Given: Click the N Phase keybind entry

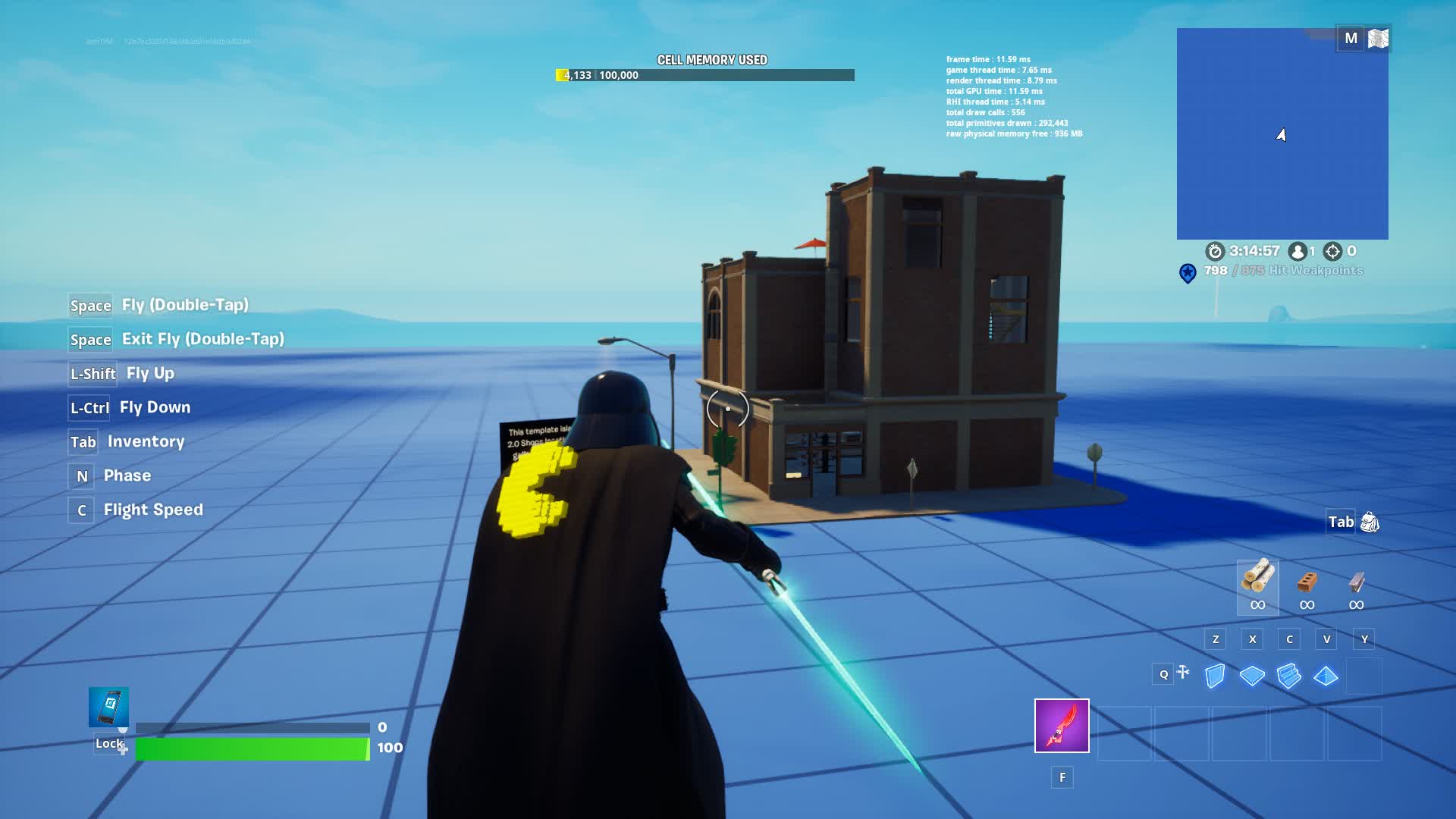Looking at the screenshot, I should tap(113, 475).
